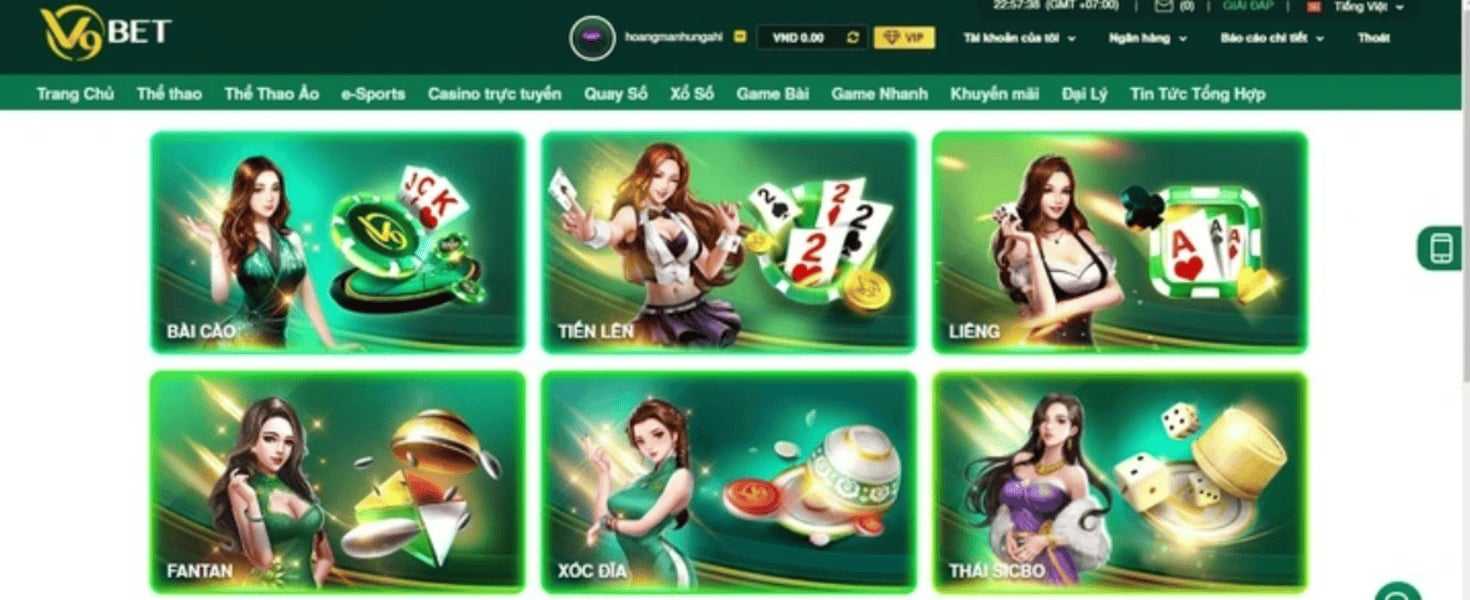This screenshot has height=600, width=1470.
Task: Open the Xóc Đĩa game tile
Action: point(728,480)
